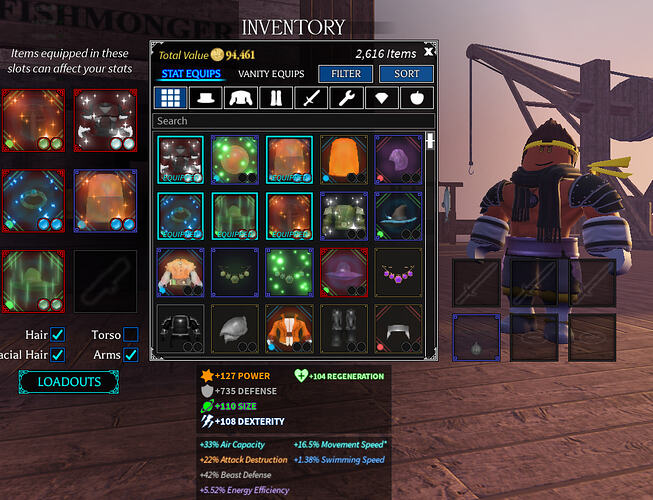Filter inventory by chest armor

[x=242, y=98]
